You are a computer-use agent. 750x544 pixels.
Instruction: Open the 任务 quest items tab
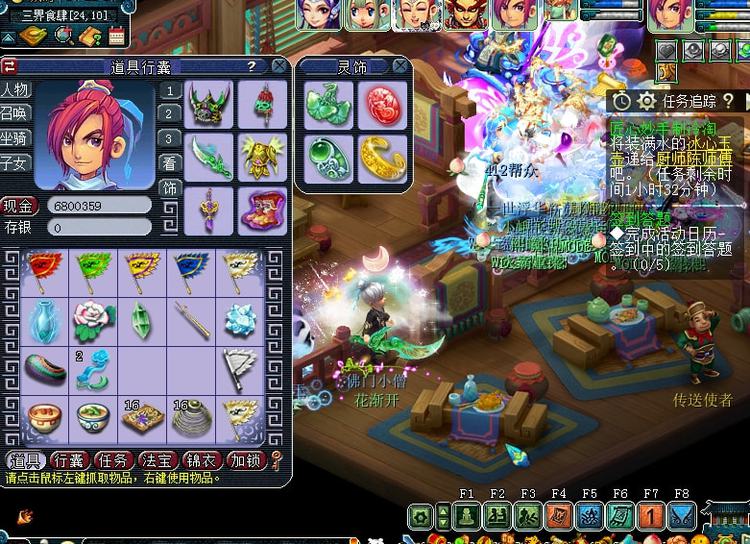click(114, 460)
